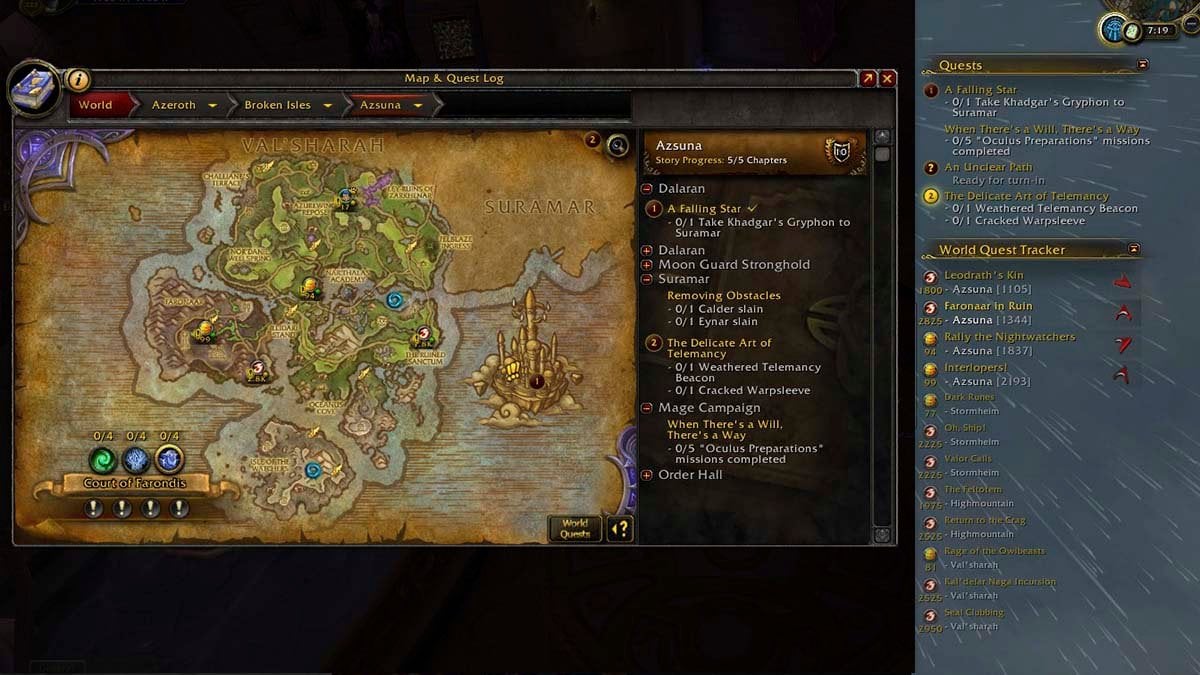This screenshot has height=675, width=1200.
Task: Collapse the Mage Campaign quest header
Action: 647,408
